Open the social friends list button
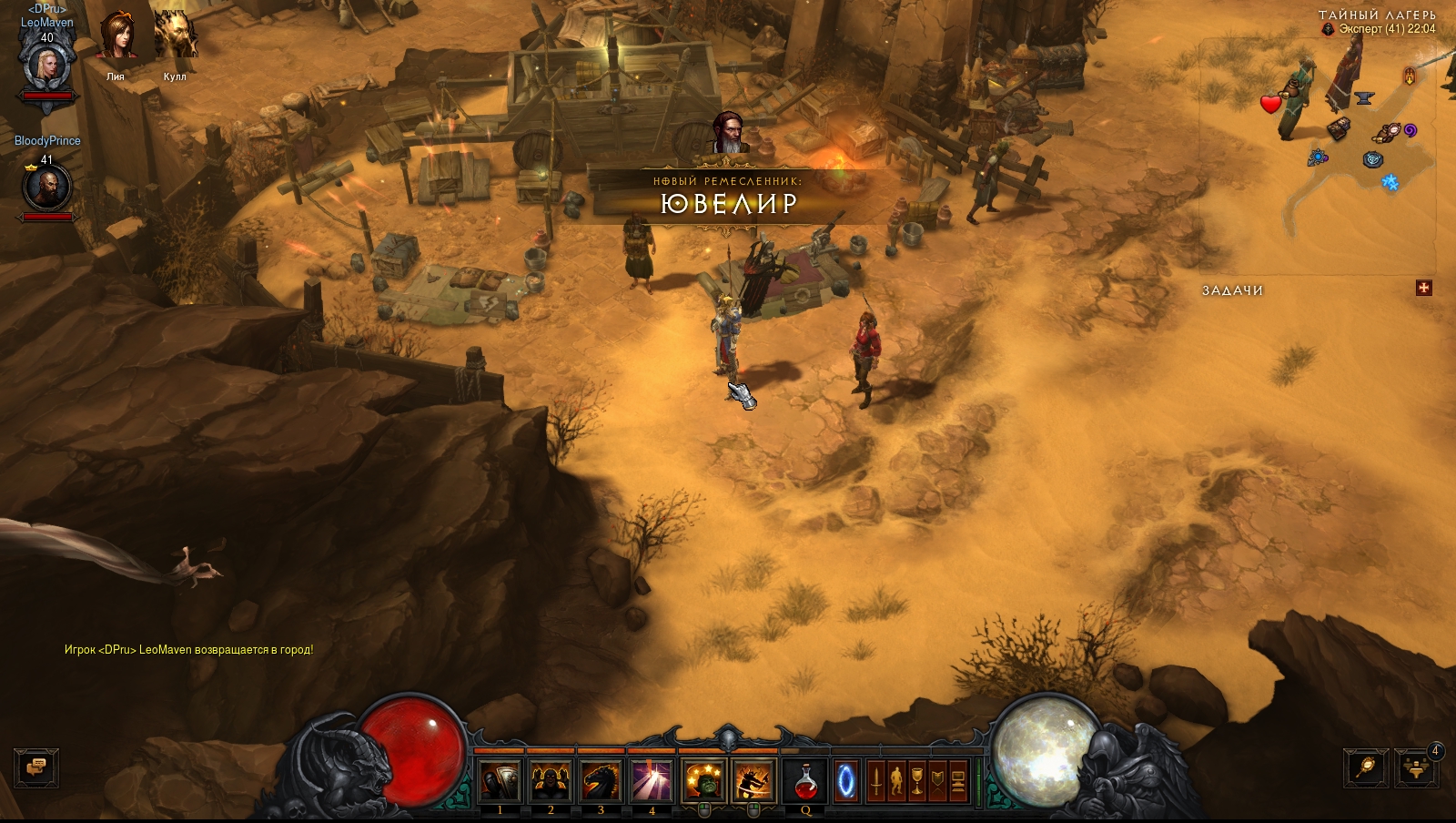The width and height of the screenshot is (1456, 823). point(1415,768)
